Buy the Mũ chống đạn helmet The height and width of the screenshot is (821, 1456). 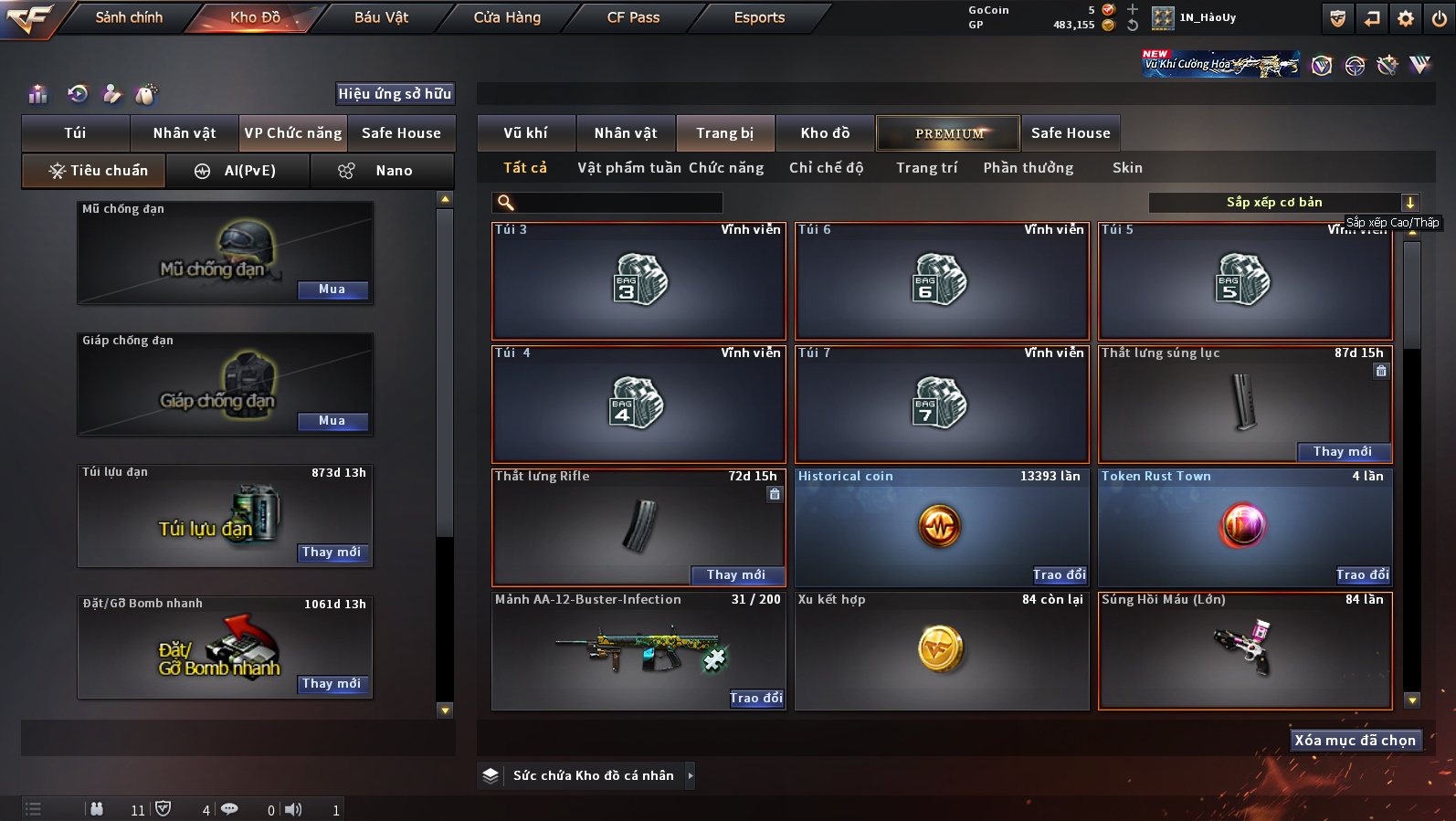[x=332, y=289]
